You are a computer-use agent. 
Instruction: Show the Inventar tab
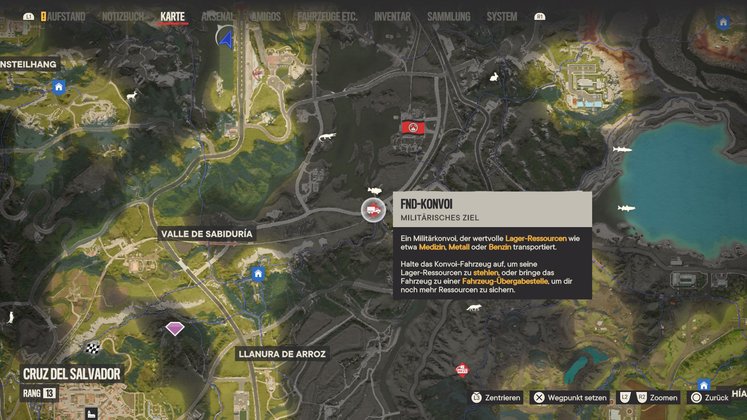click(392, 17)
